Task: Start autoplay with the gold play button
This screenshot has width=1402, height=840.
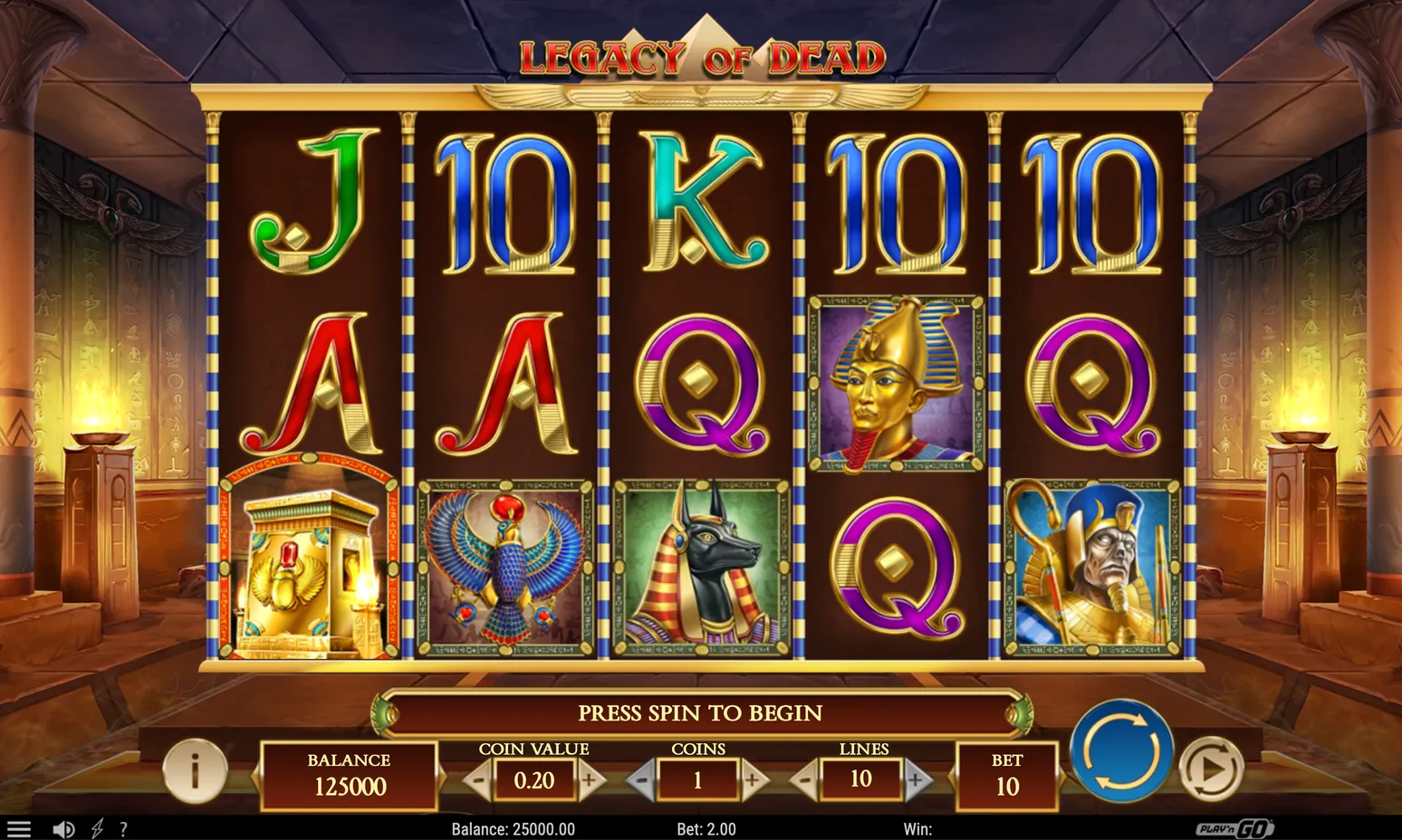Action: coord(1211,768)
